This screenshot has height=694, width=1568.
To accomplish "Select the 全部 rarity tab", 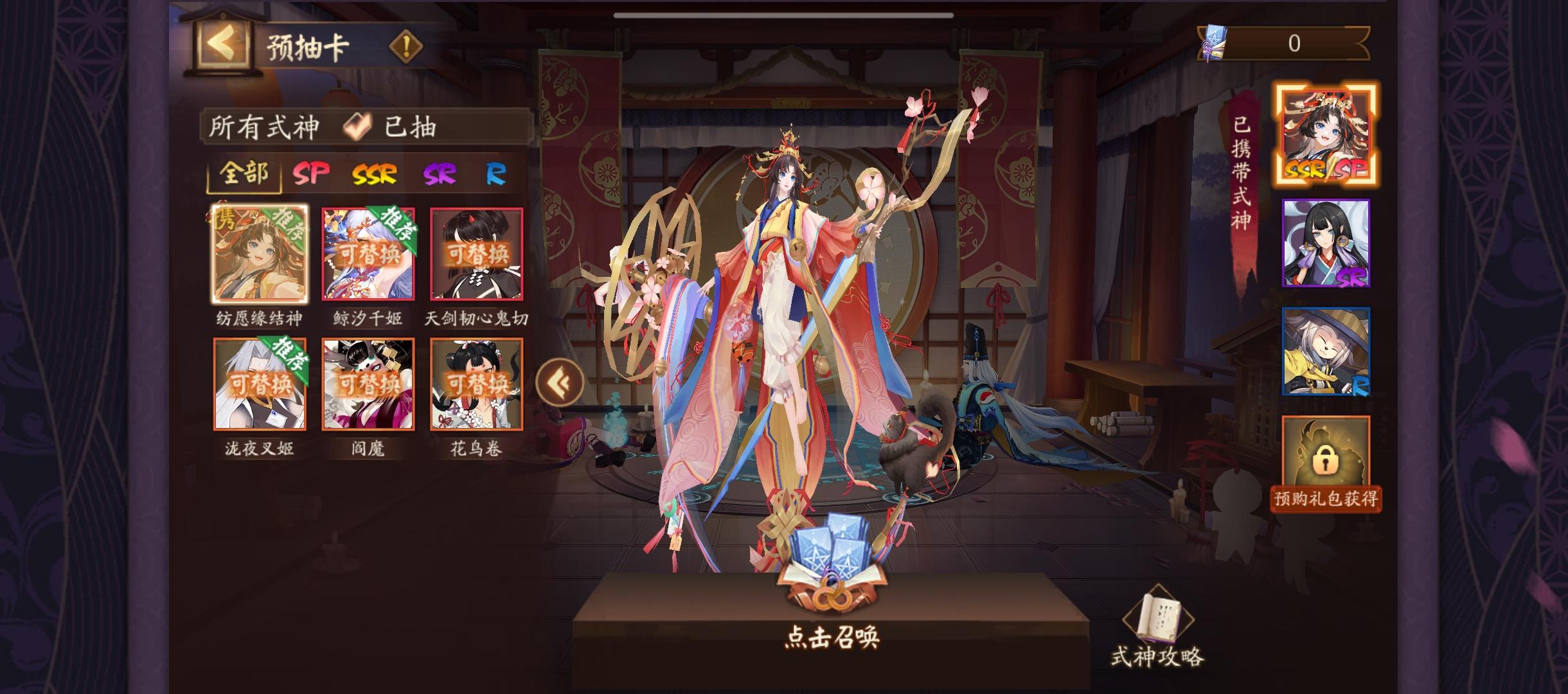I will pos(246,173).
